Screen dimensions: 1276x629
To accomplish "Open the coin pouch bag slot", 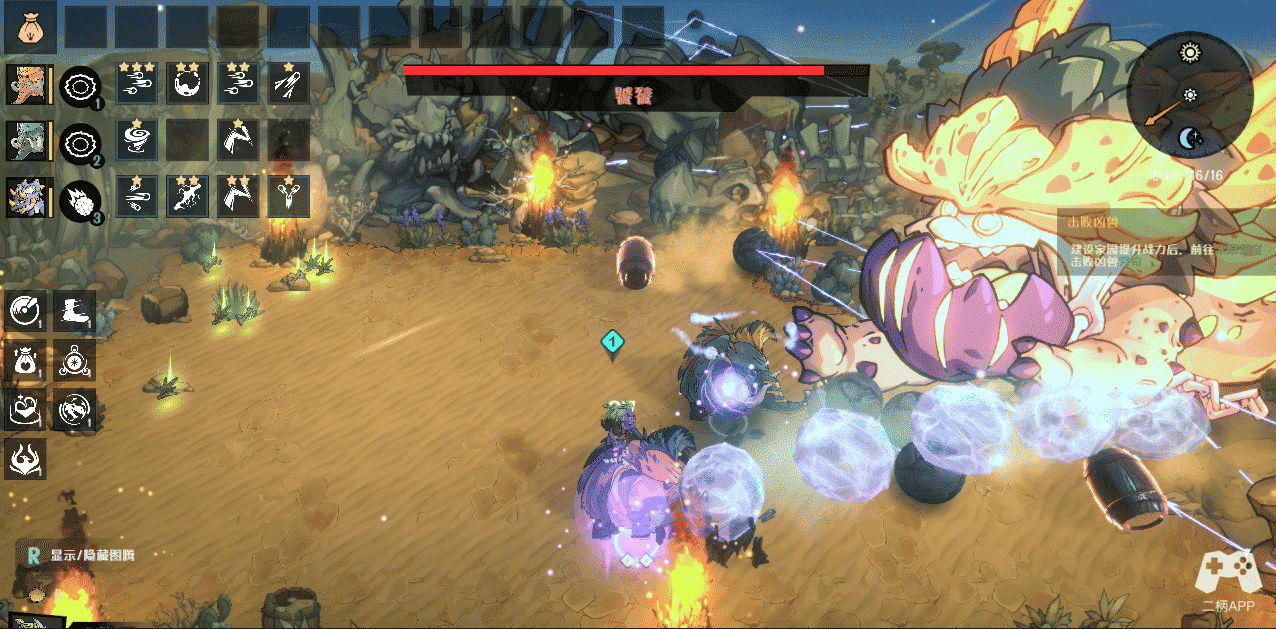I will [30, 29].
